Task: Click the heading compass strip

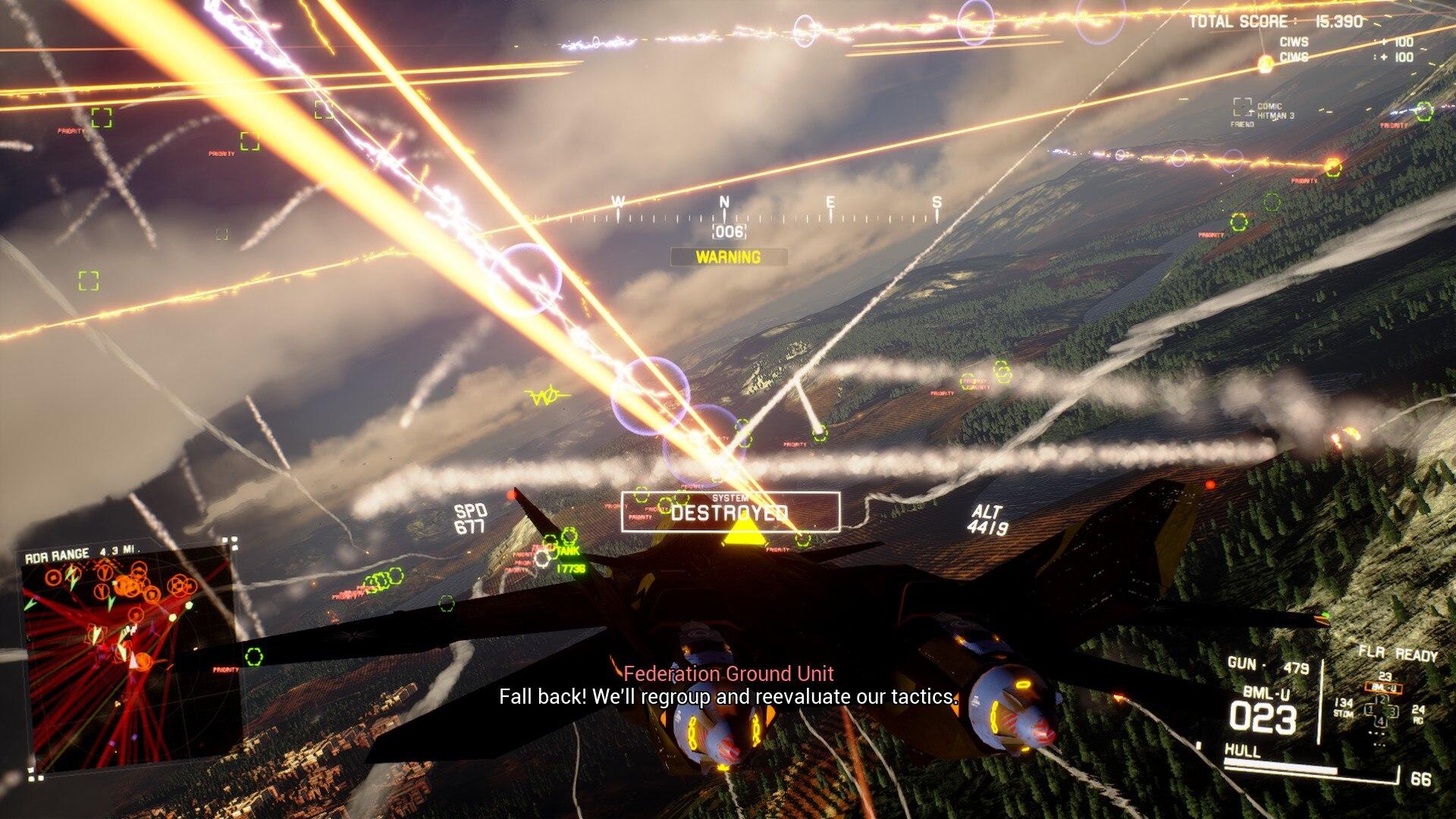Action: click(777, 213)
